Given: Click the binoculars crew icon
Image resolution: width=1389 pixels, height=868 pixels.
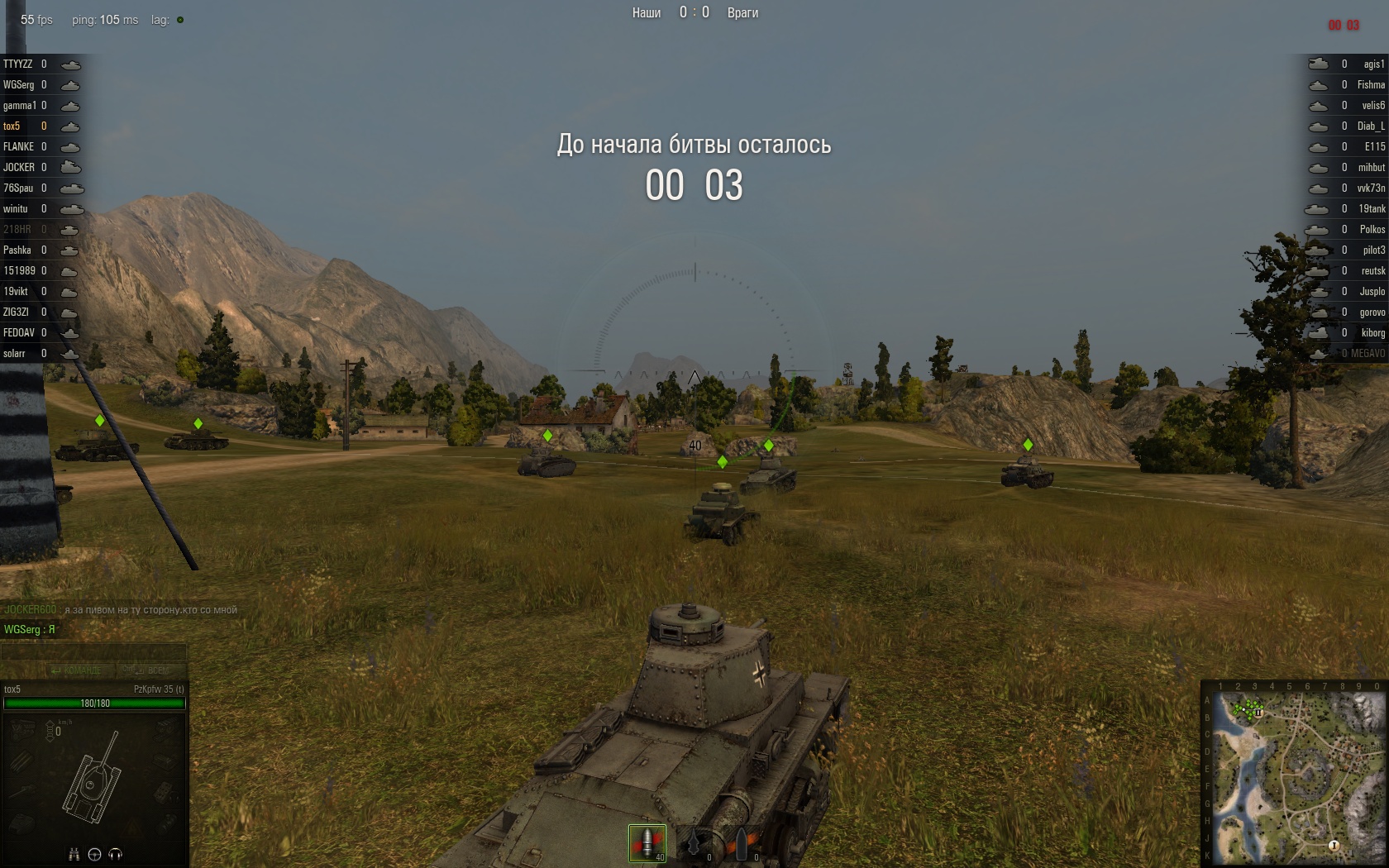Looking at the screenshot, I should tap(74, 855).
